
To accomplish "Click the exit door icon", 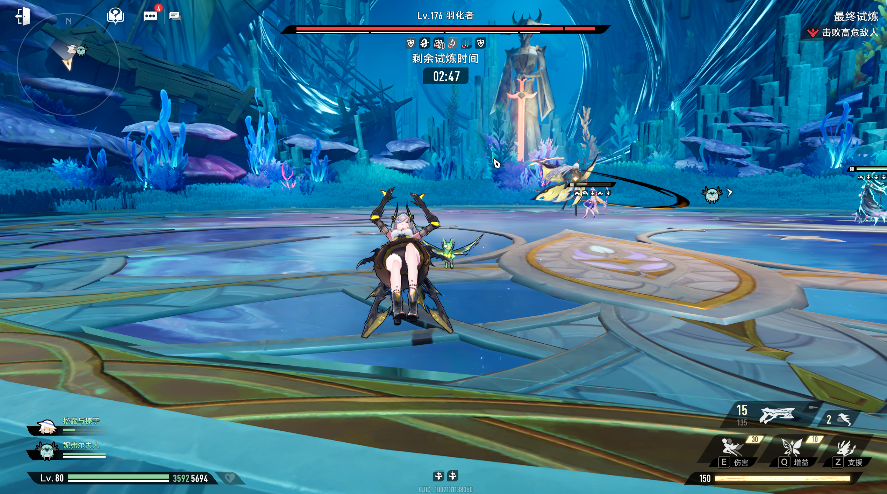I will click(x=22, y=17).
